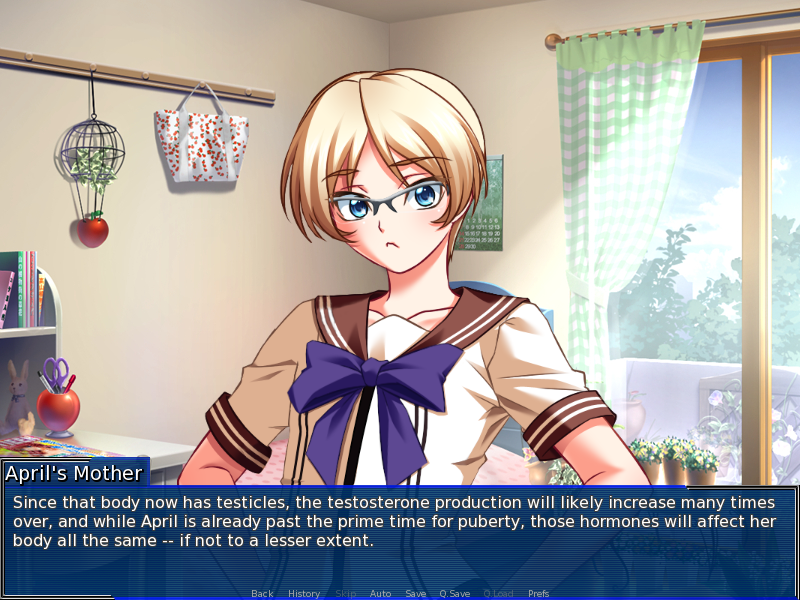This screenshot has width=800, height=600.
Task: Open the dialogue History log
Action: pos(304,593)
